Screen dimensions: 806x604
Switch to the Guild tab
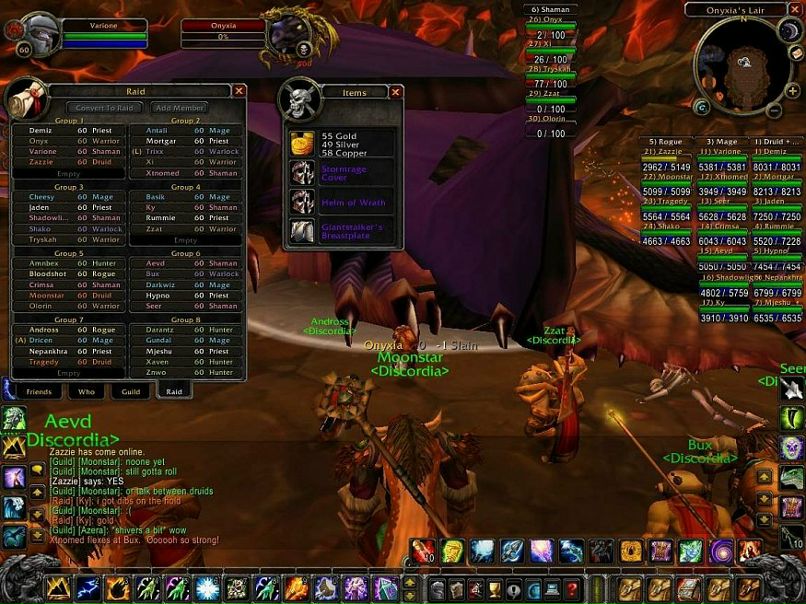pos(130,392)
